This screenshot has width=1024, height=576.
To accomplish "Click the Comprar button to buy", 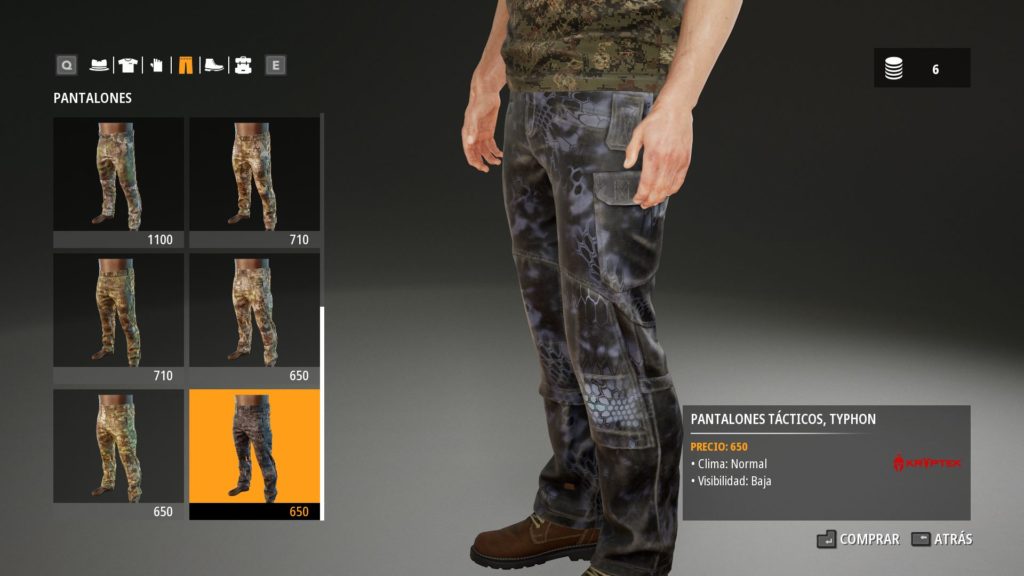I will 858,539.
